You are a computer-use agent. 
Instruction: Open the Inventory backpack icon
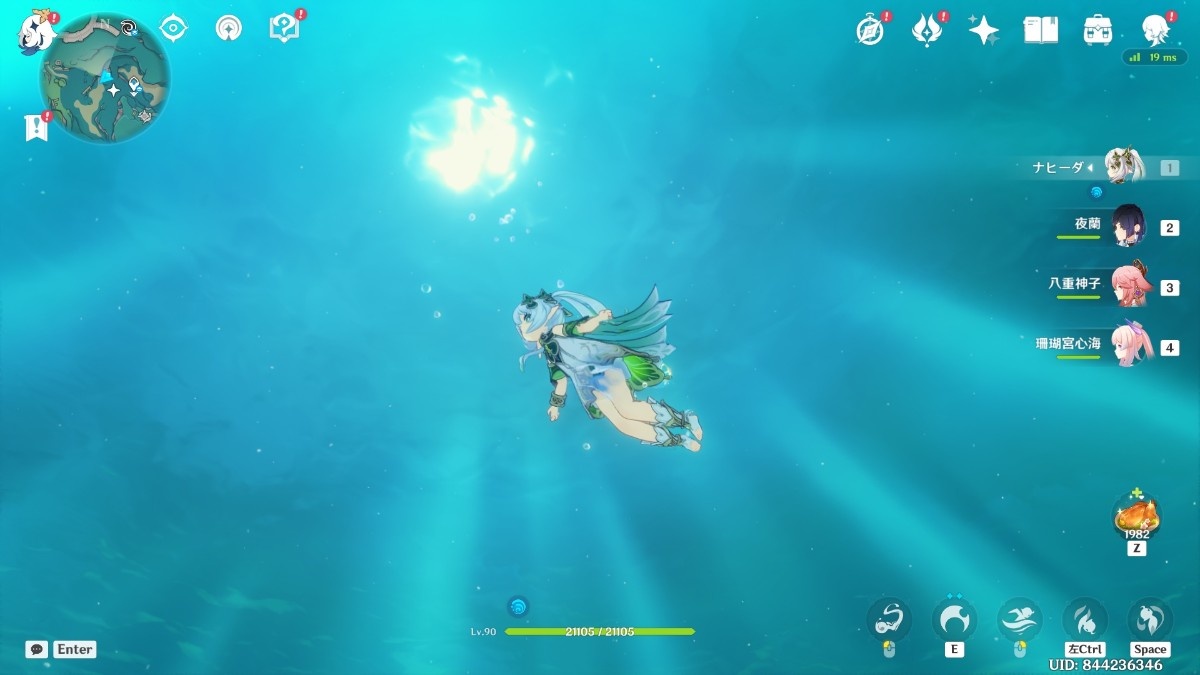(1098, 30)
